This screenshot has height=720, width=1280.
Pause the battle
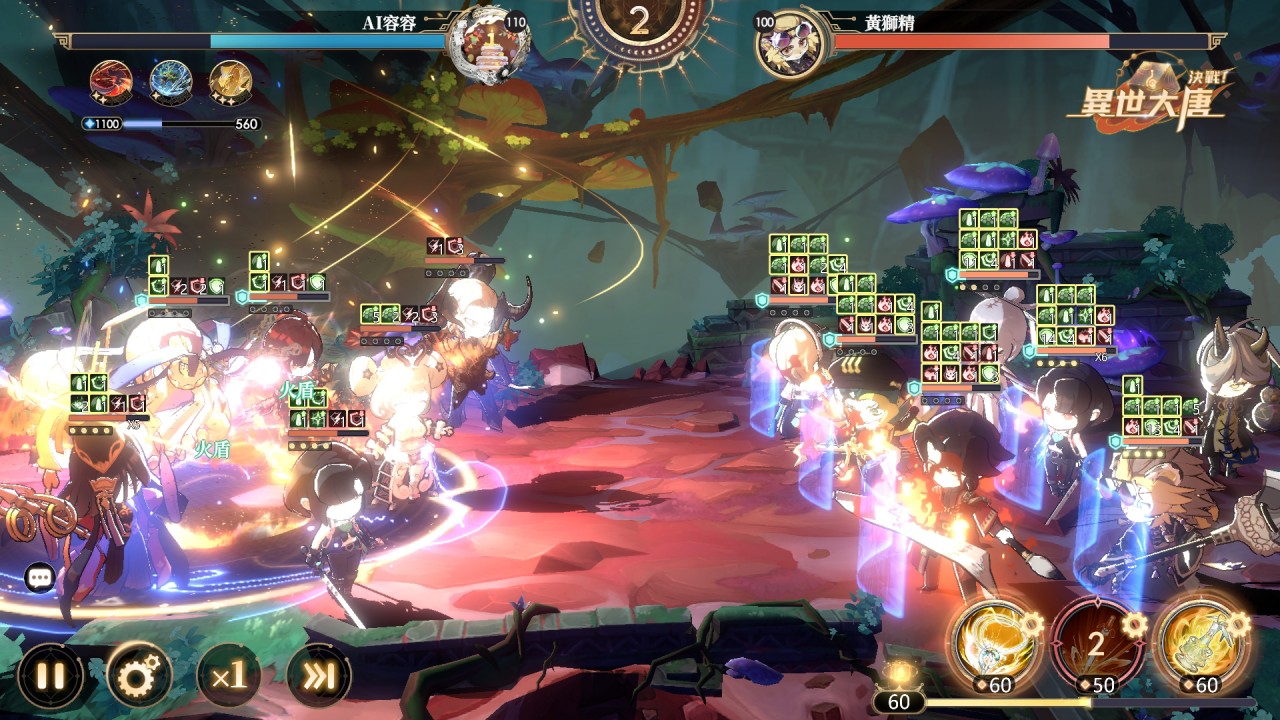click(x=49, y=677)
